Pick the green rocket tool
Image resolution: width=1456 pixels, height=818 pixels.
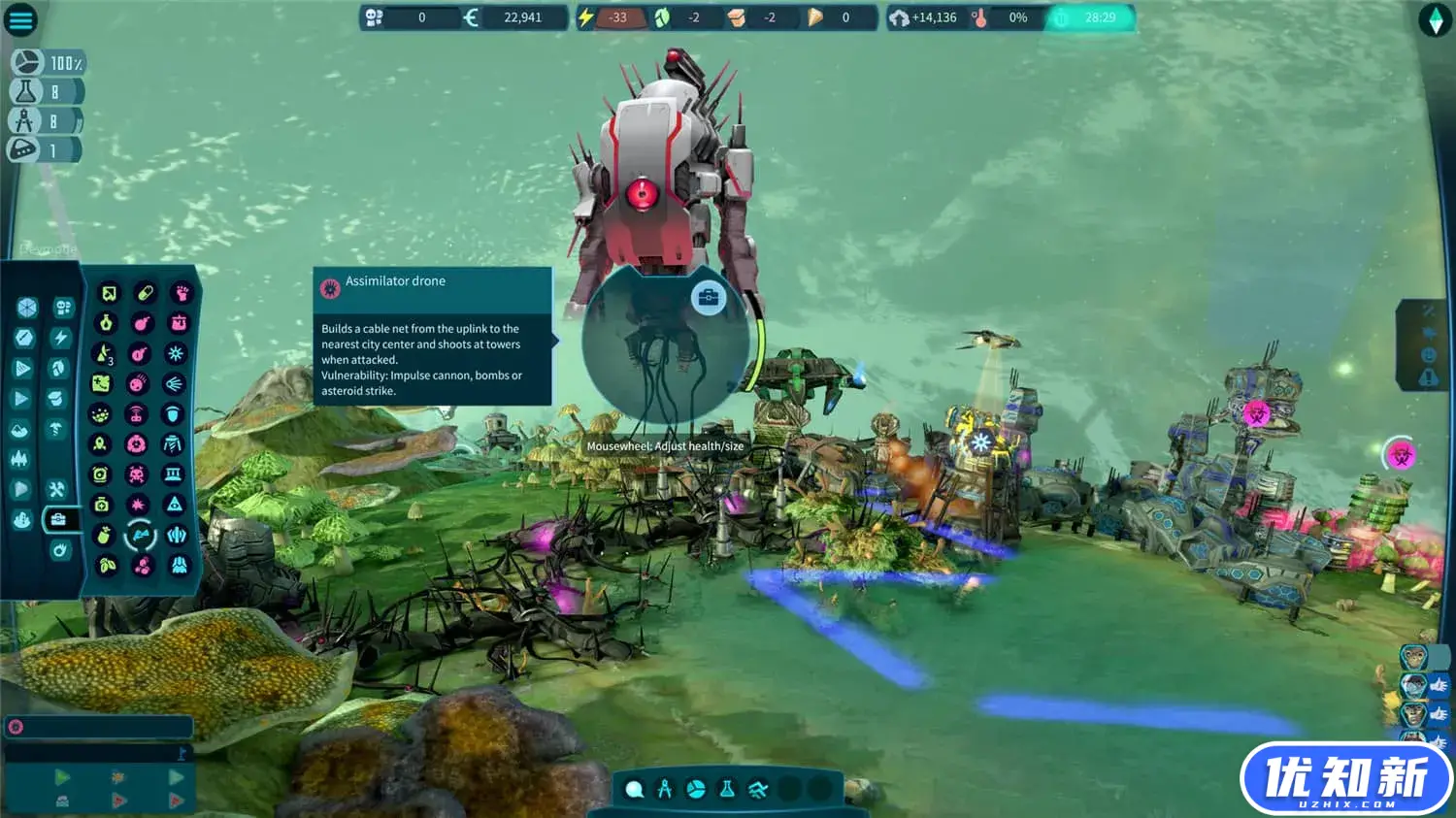click(100, 444)
